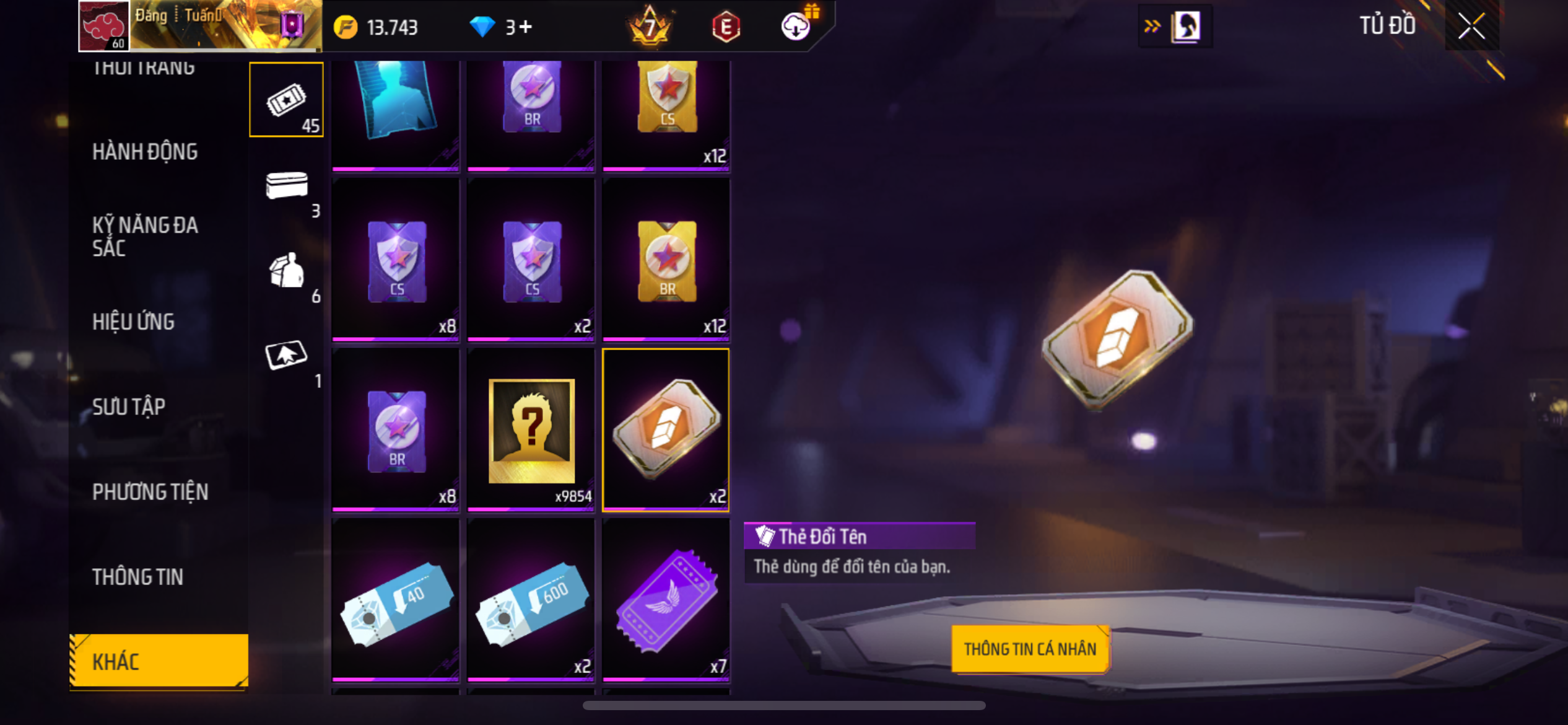Open the player profile avatar banner
The width and height of the screenshot is (1568, 725).
199,26
